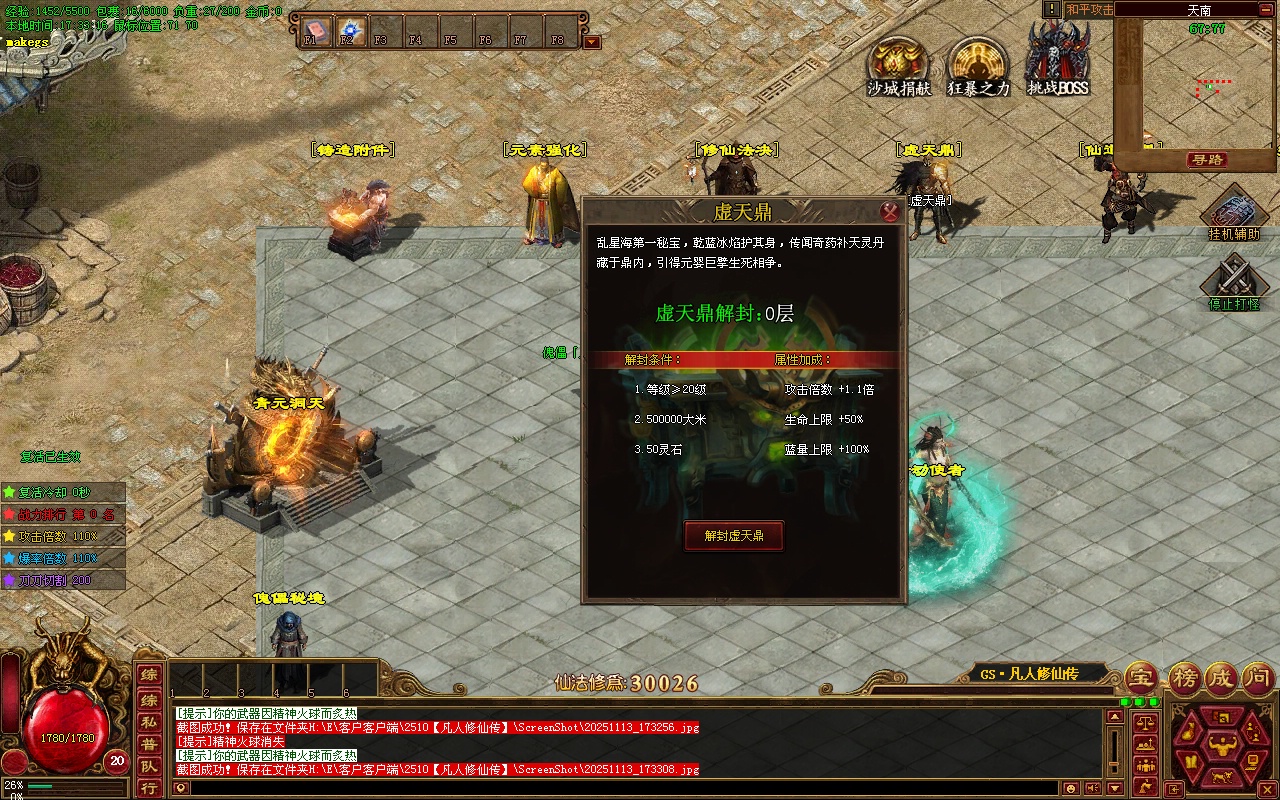Select the blue orb skill in F2 slot
This screenshot has width=1280, height=800.
click(x=351, y=29)
